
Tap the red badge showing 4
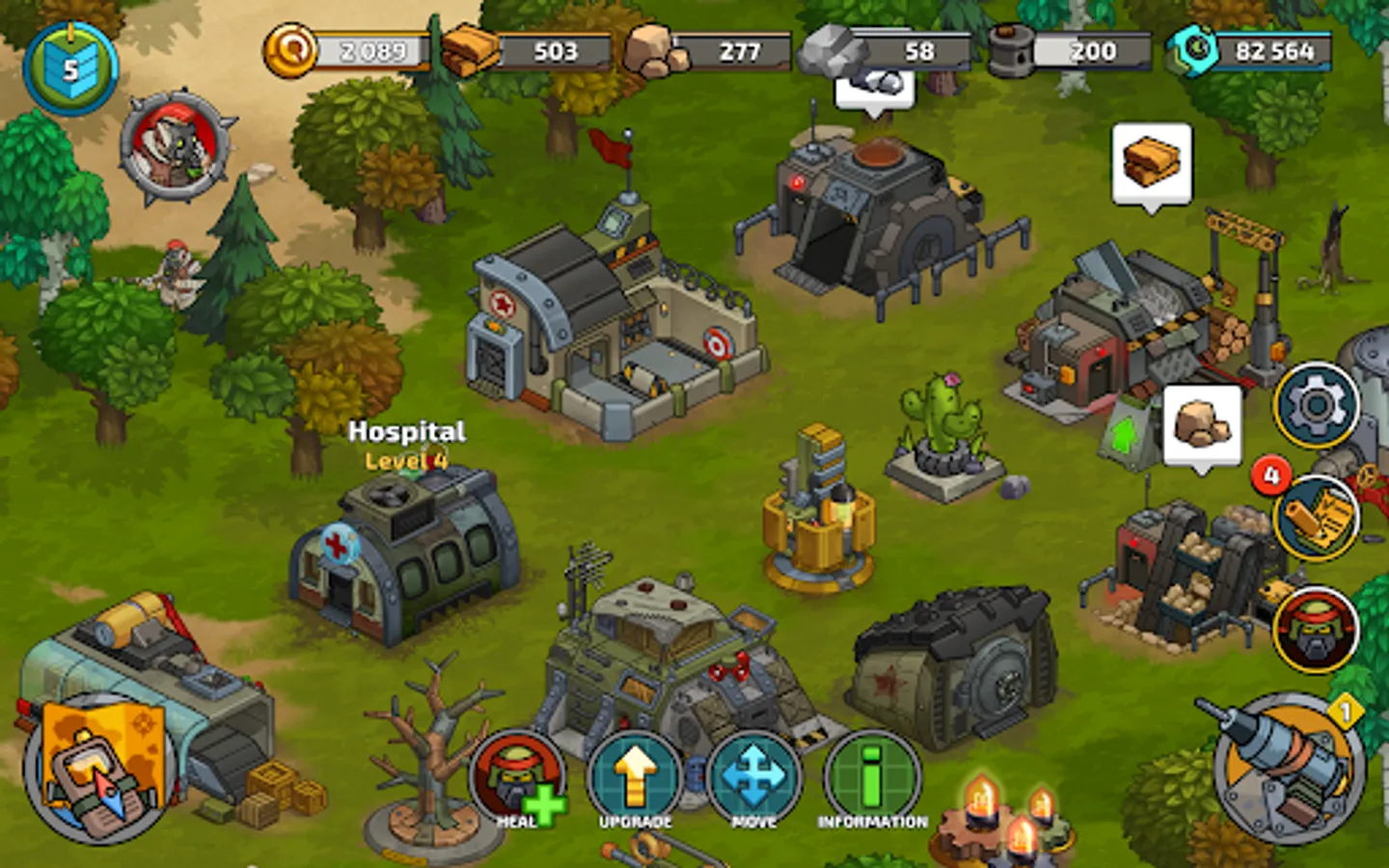(1272, 474)
